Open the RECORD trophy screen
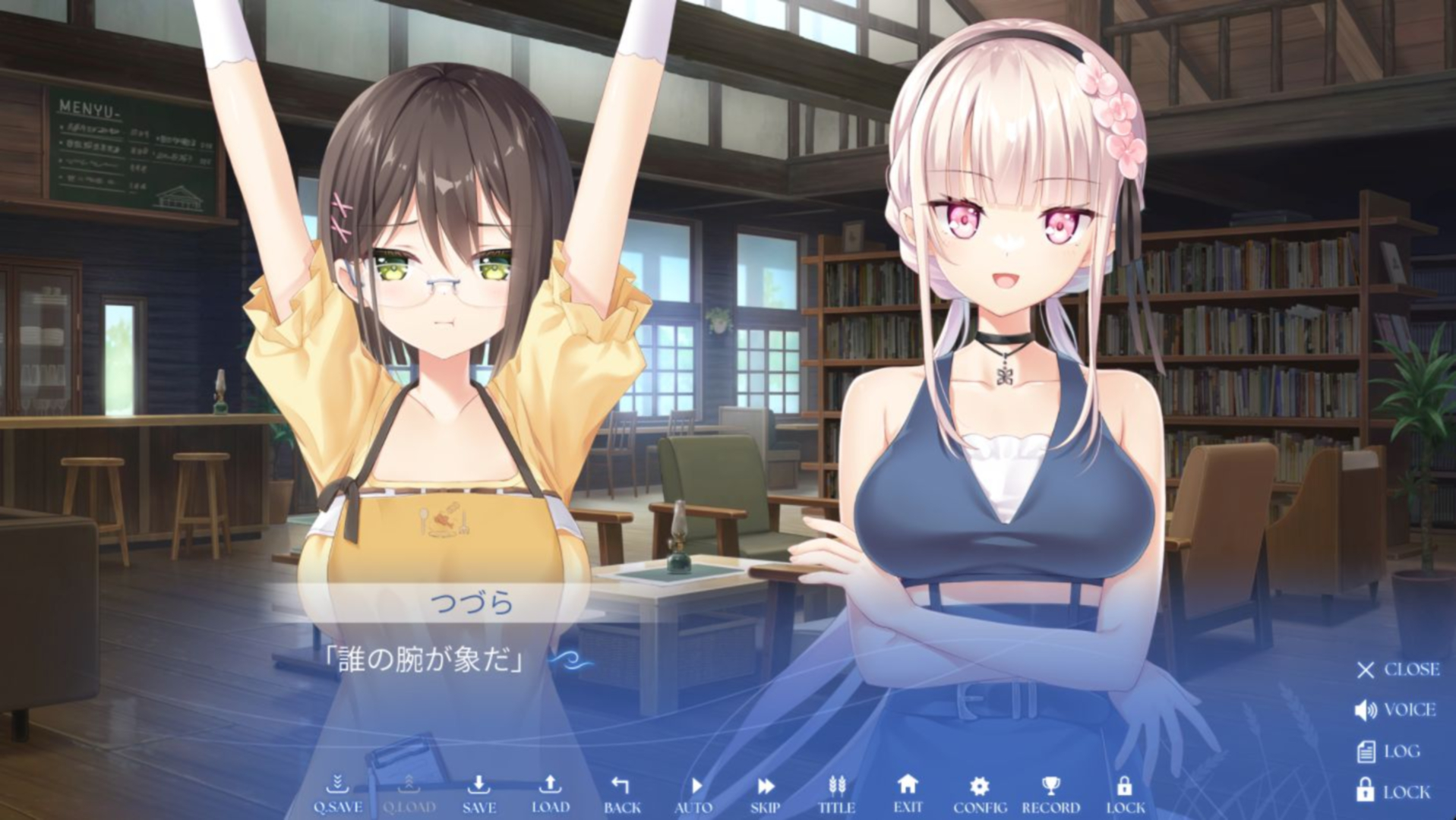This screenshot has height=820, width=1456. [x=1051, y=790]
